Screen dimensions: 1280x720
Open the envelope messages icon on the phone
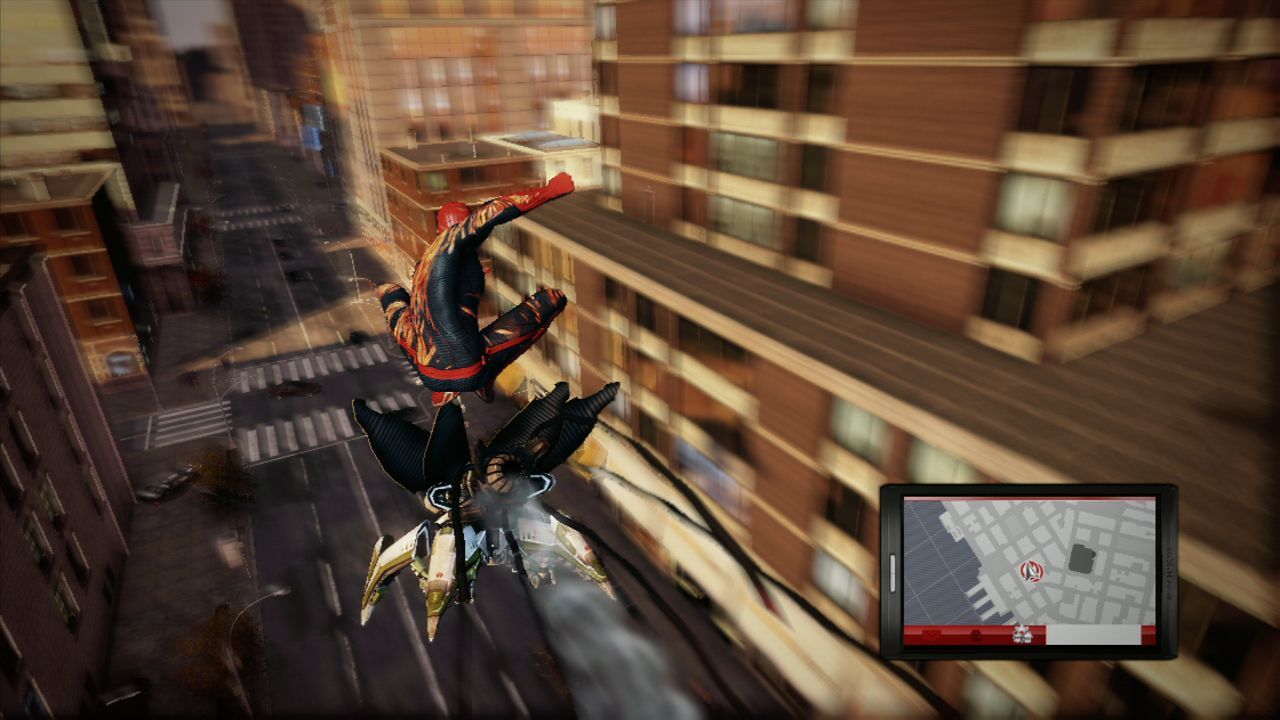click(x=932, y=634)
